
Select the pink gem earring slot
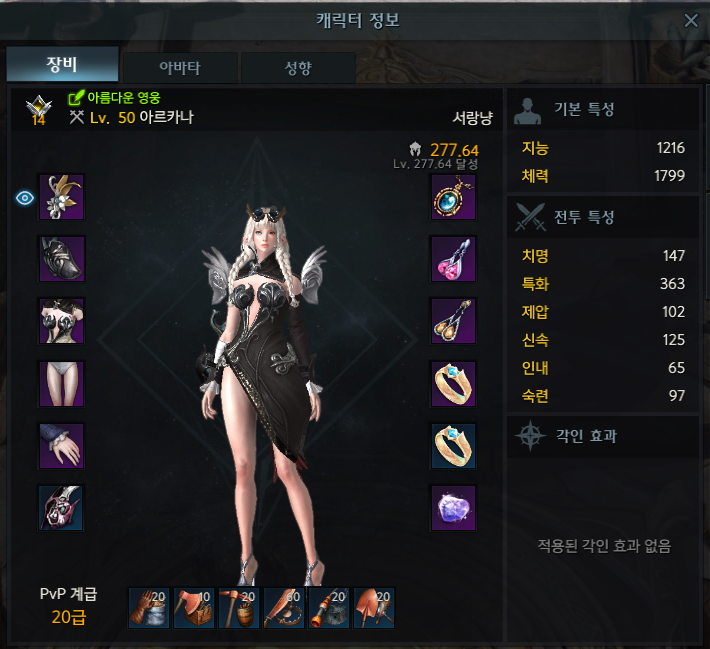click(453, 260)
